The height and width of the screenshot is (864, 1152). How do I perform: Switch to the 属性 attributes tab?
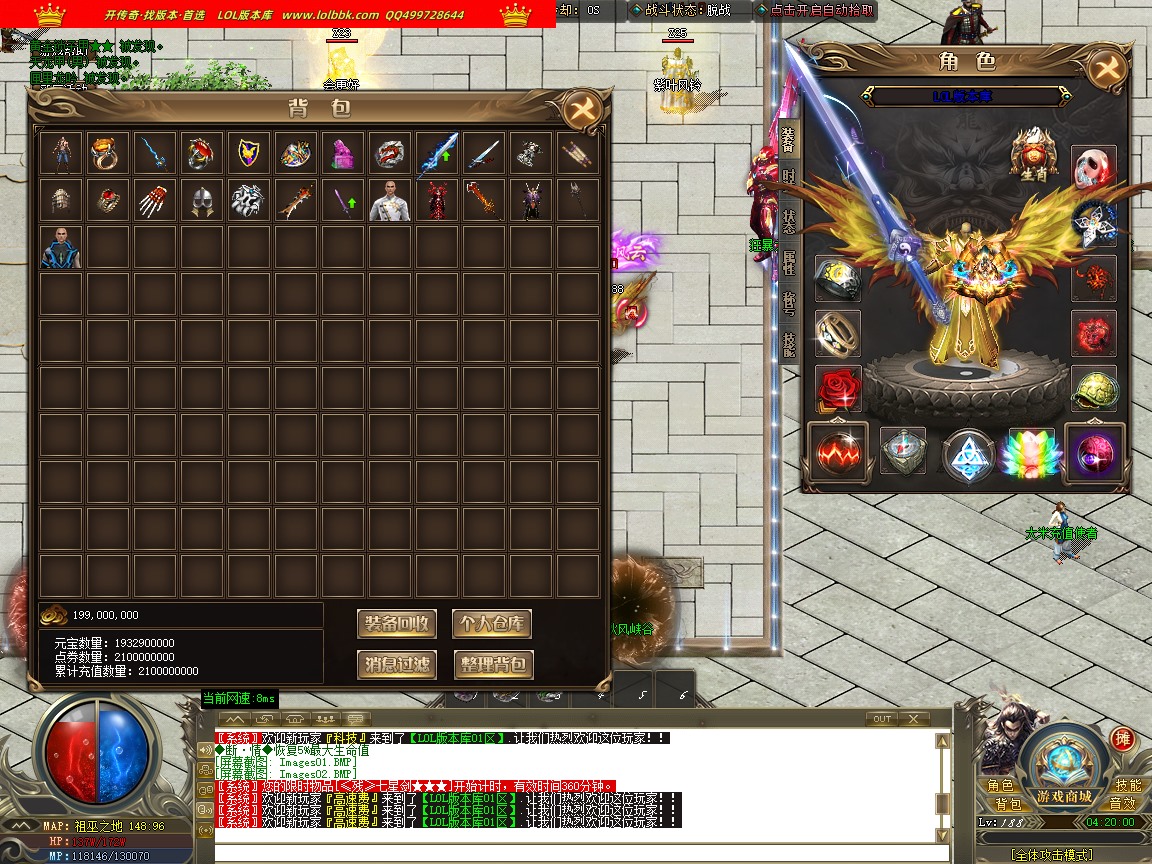point(789,262)
